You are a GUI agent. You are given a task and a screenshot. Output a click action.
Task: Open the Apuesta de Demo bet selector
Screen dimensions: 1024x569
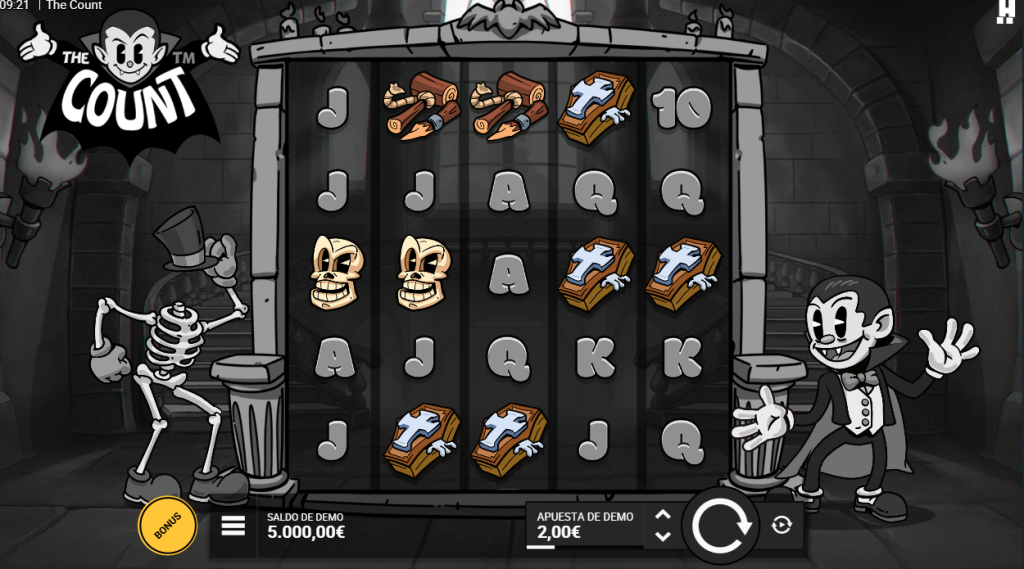pos(585,525)
